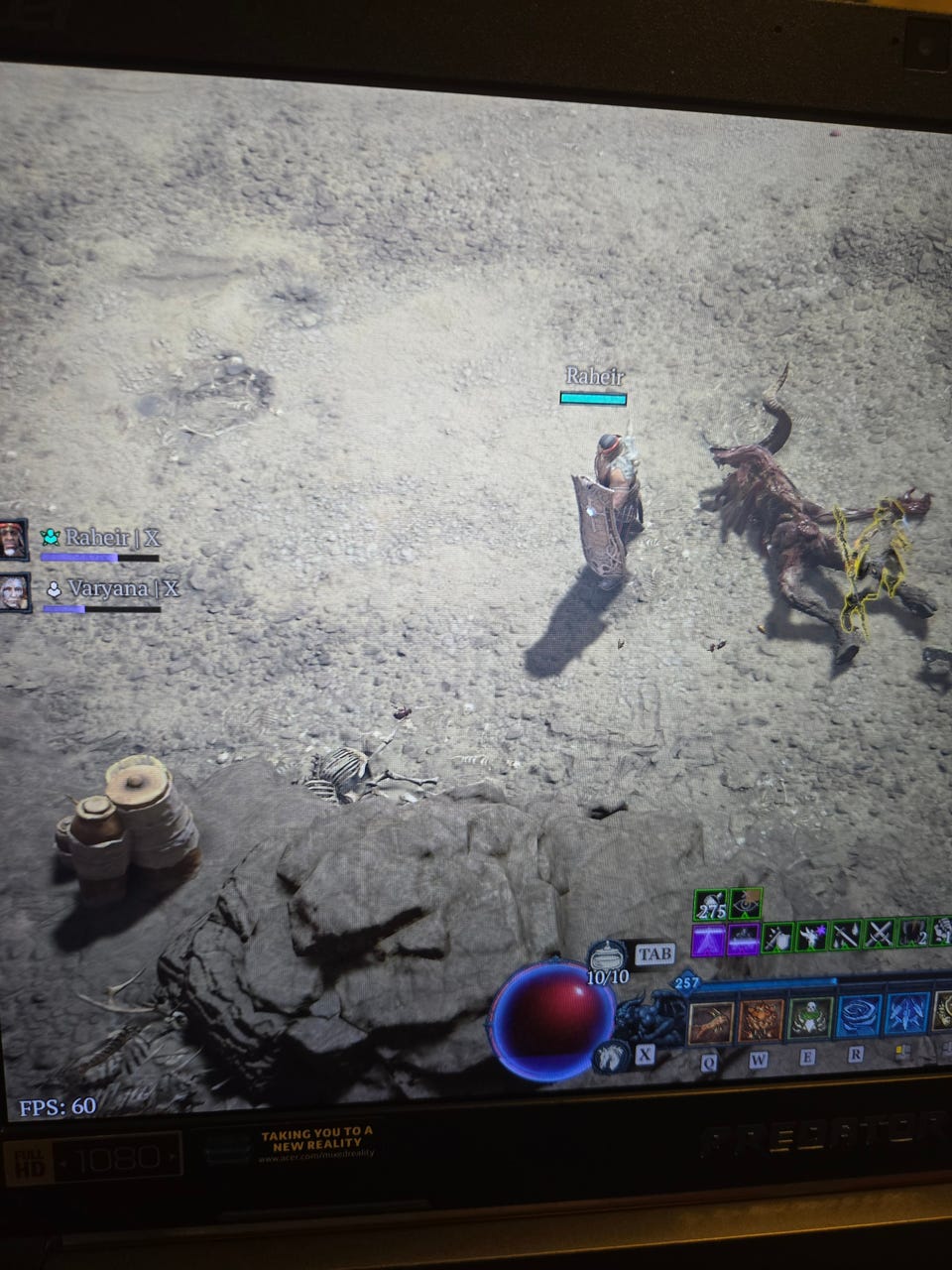952x1270 pixels.
Task: Inspect the sword and shield buff icon
Action: coord(777,937)
